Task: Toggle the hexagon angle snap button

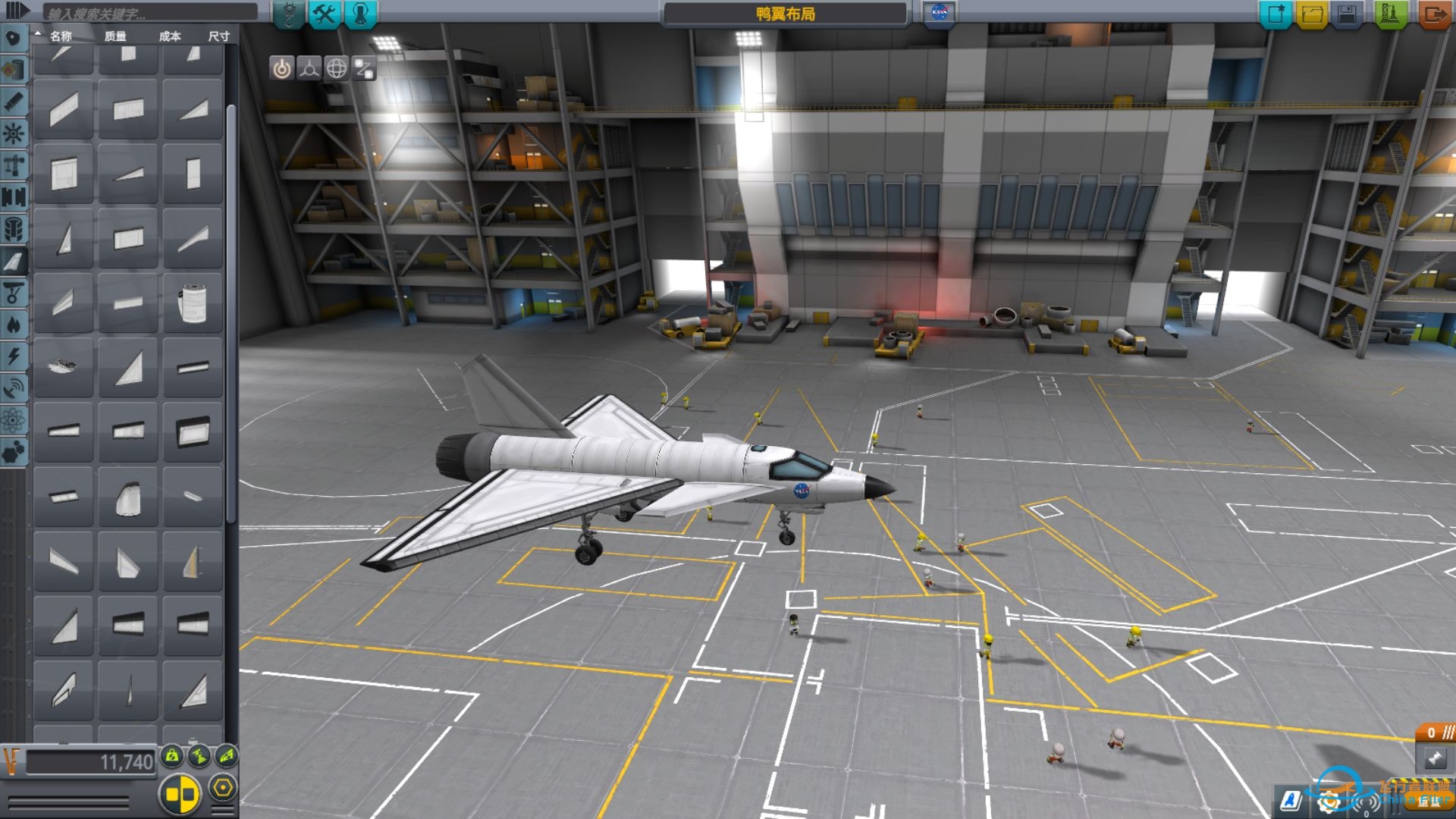Action: point(222,788)
